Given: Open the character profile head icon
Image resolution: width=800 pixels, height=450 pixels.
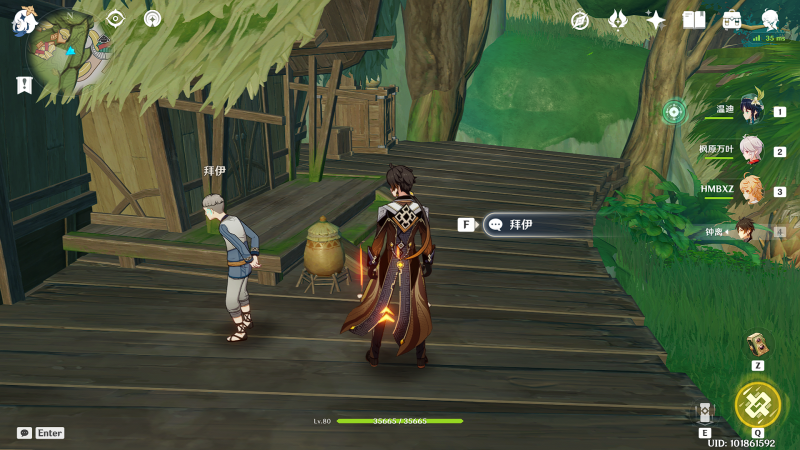Looking at the screenshot, I should (x=771, y=20).
